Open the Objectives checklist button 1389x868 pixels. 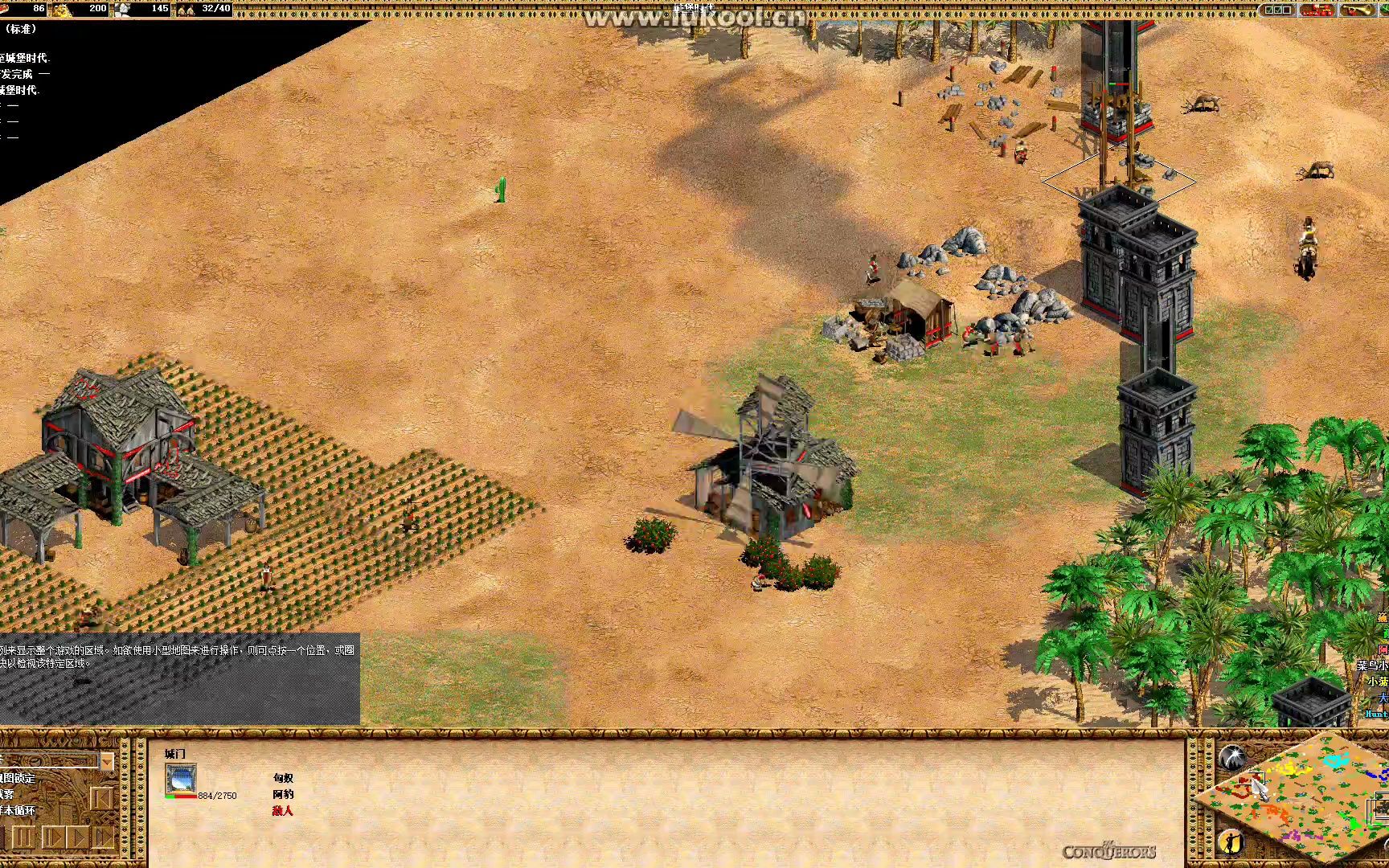pos(1279,10)
